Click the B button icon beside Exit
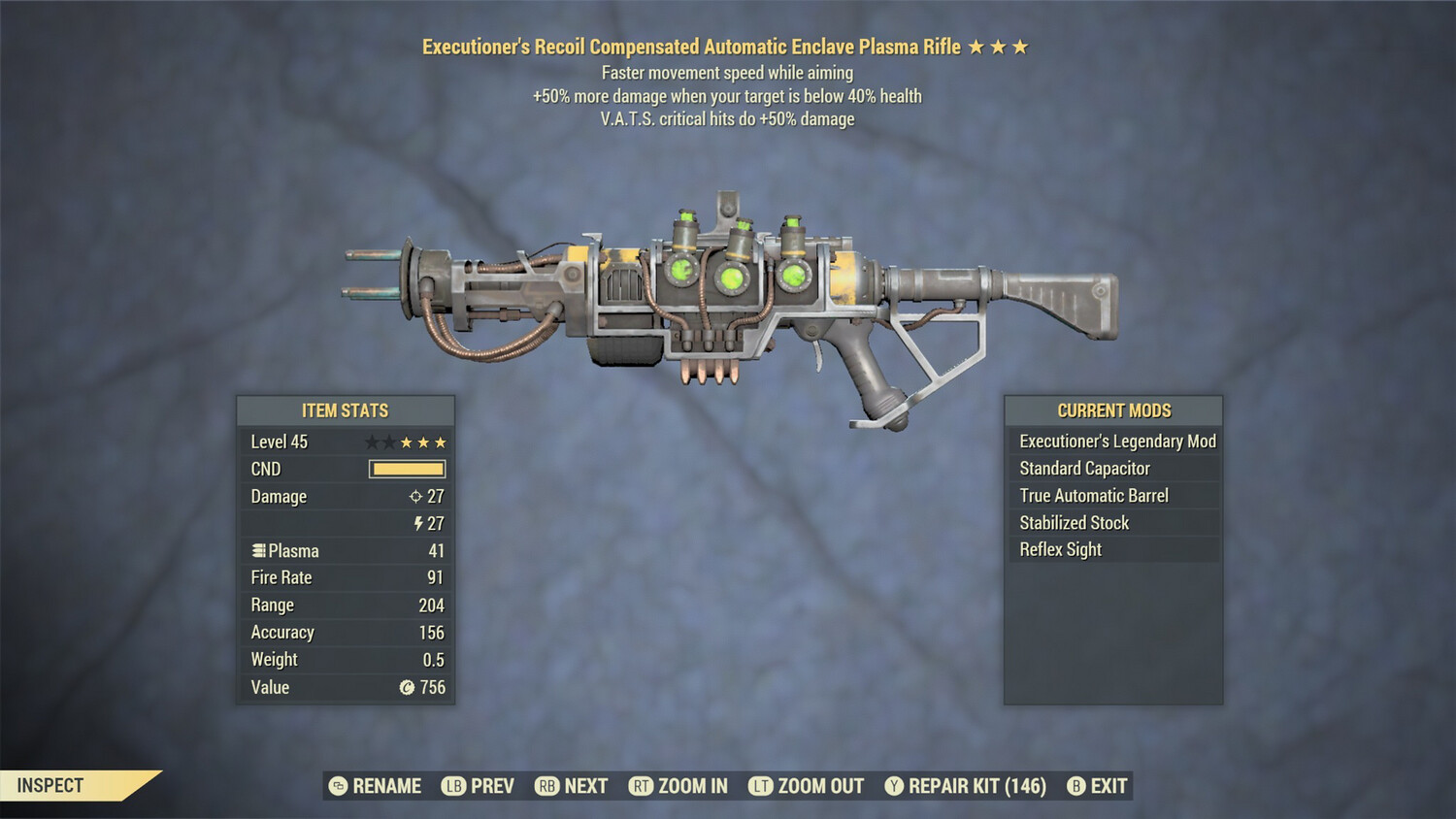The height and width of the screenshot is (819, 1456). 1075,786
